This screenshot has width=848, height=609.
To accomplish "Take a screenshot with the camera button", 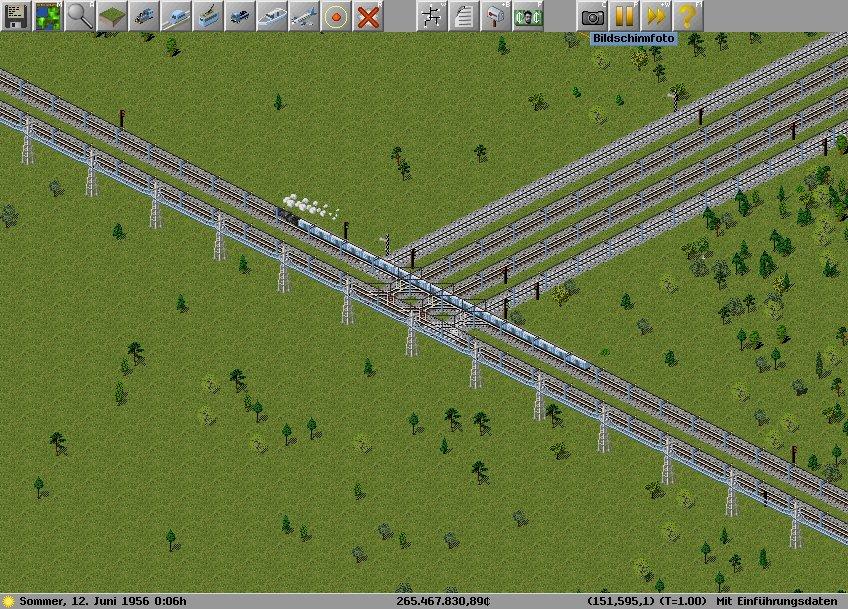I will 592,16.
